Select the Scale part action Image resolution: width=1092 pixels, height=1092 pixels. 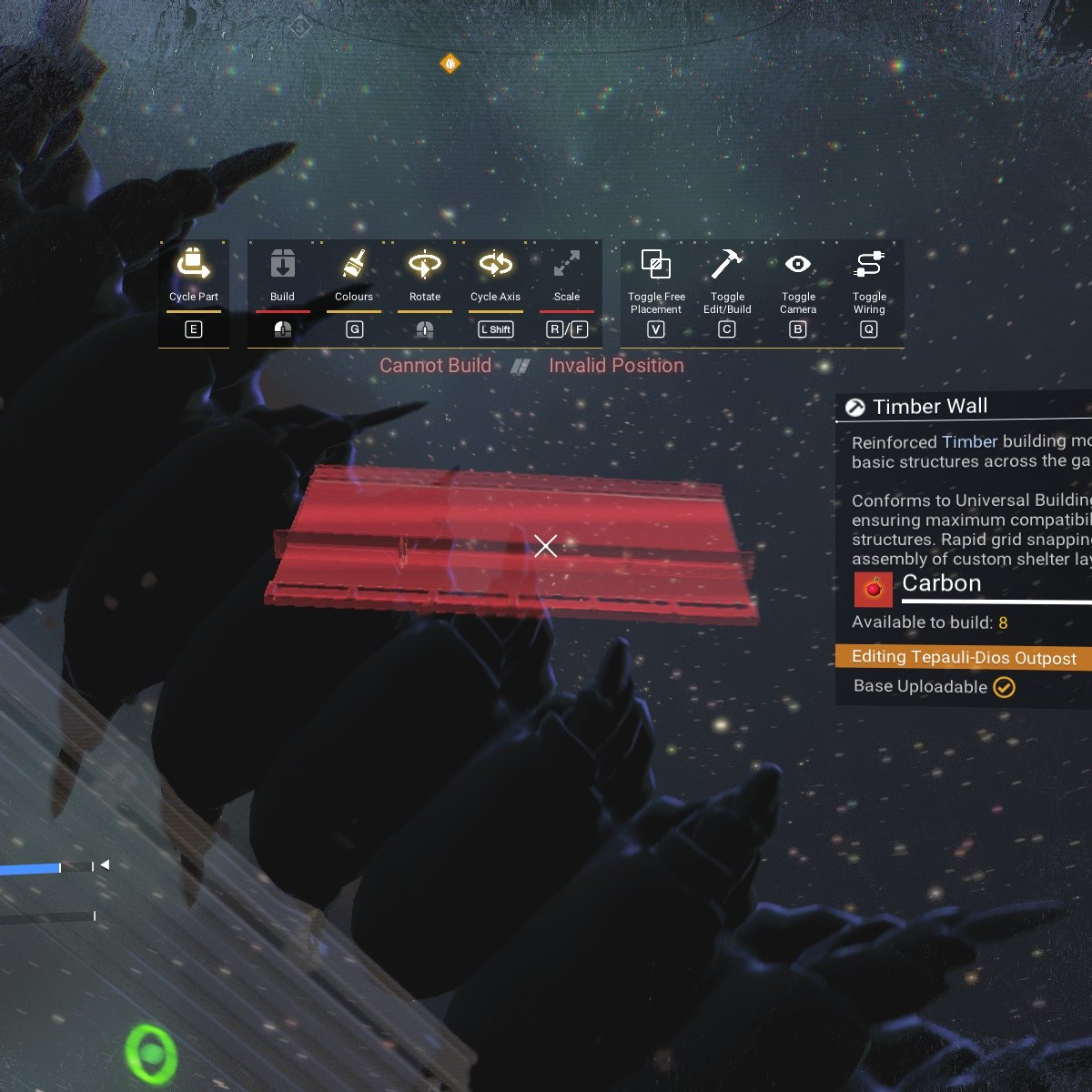pyautogui.click(x=566, y=265)
